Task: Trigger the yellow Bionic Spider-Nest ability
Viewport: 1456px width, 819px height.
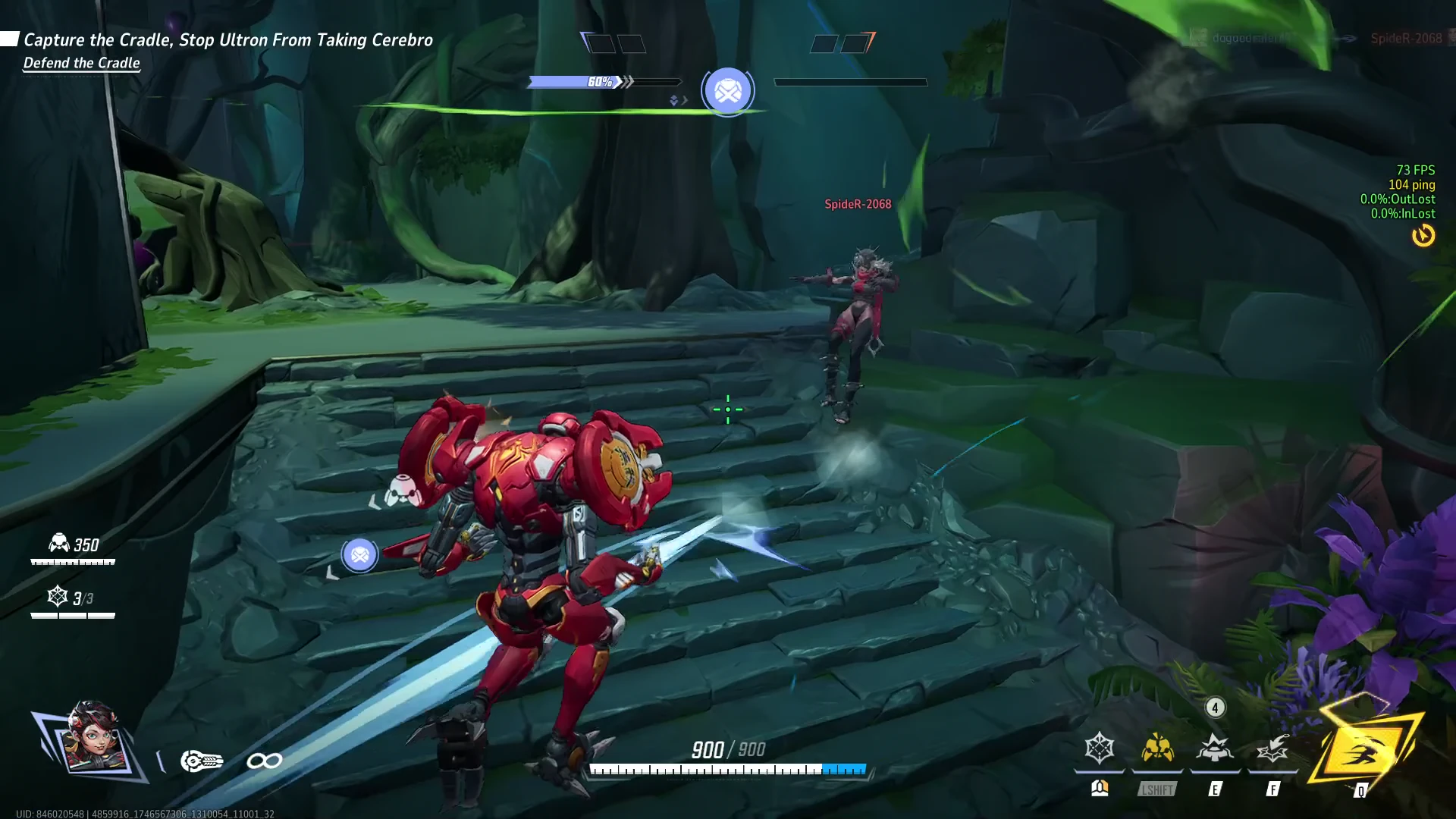Action: [x=1157, y=748]
